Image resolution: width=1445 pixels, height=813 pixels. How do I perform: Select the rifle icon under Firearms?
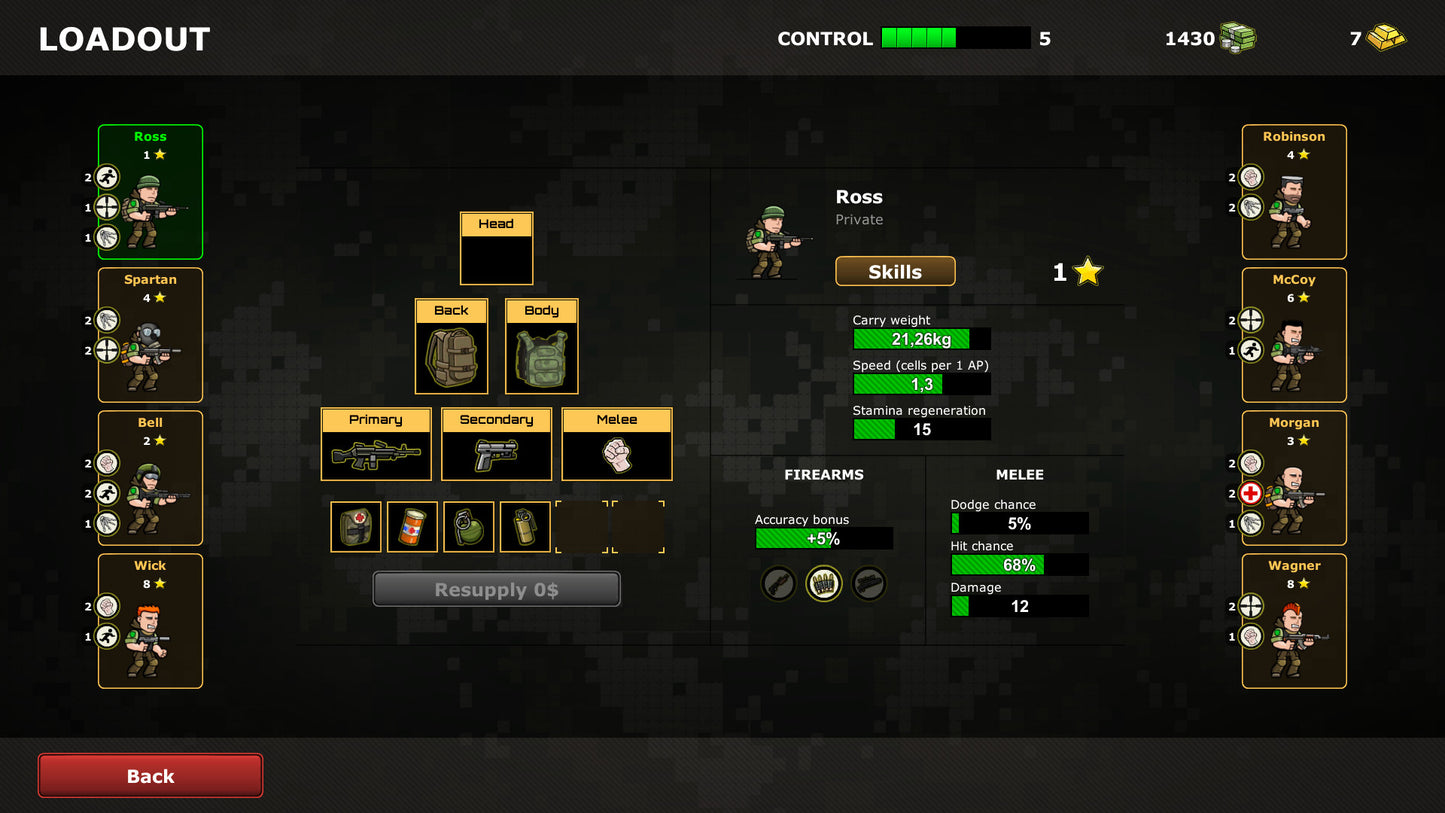779,583
